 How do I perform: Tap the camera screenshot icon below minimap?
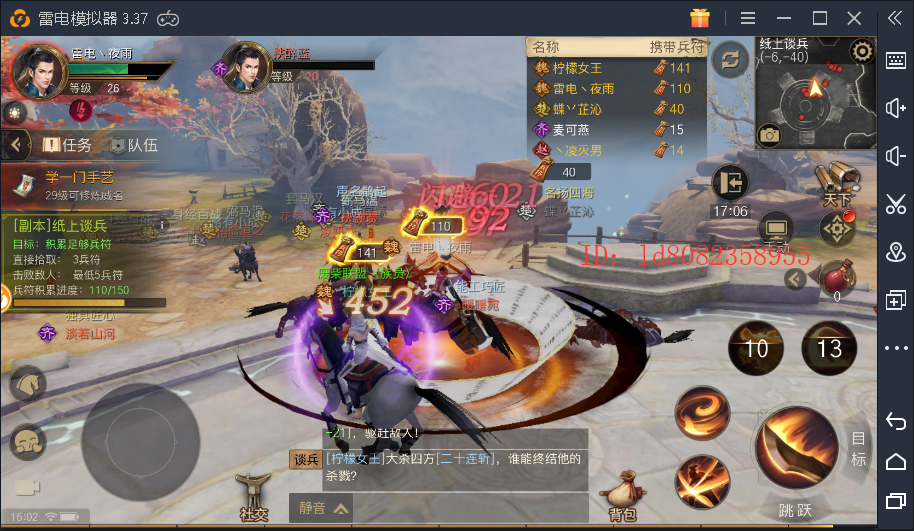[769, 134]
